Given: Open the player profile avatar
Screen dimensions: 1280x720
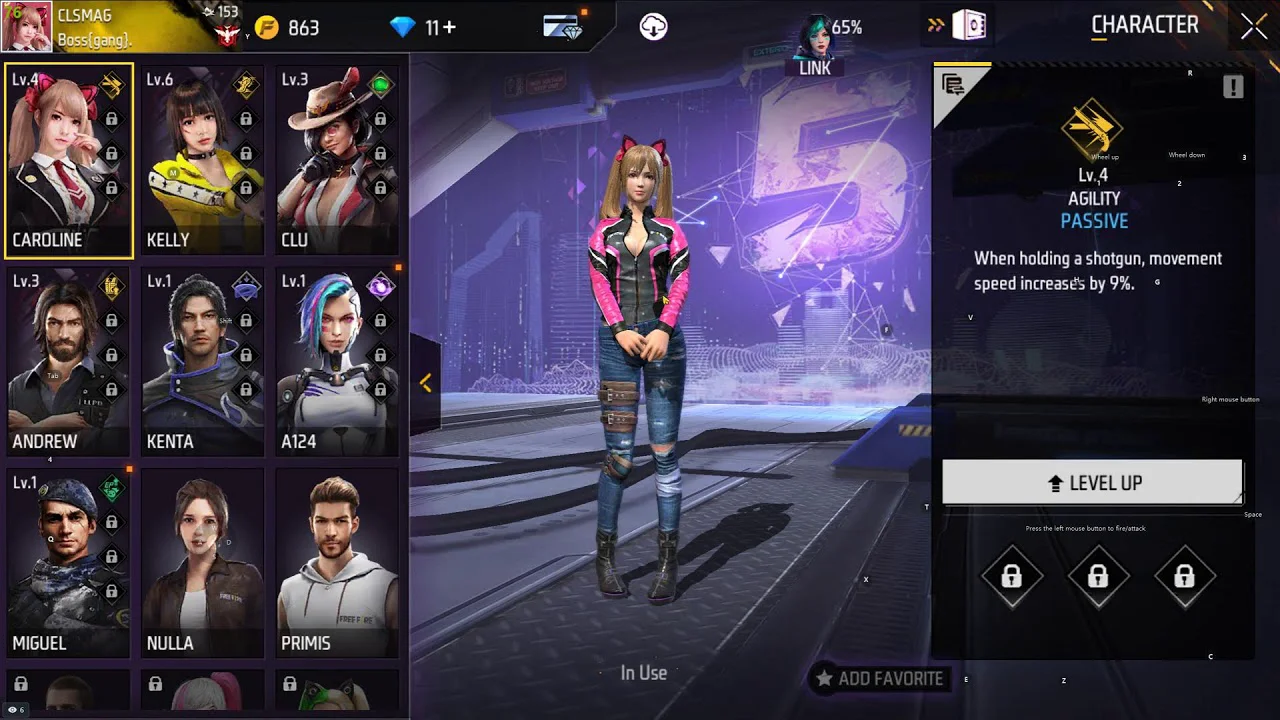Looking at the screenshot, I should pyautogui.click(x=27, y=27).
